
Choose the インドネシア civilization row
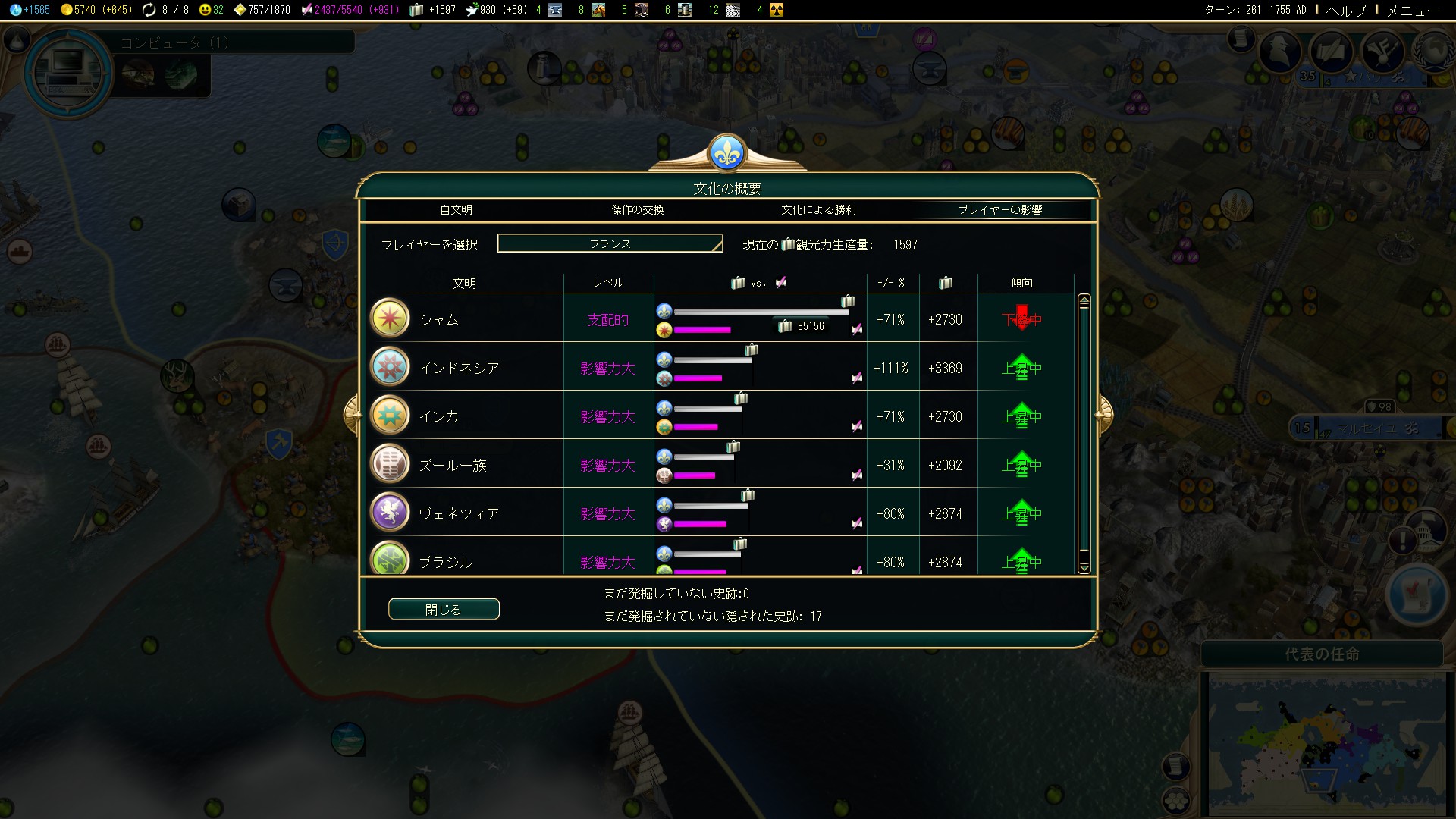point(459,368)
